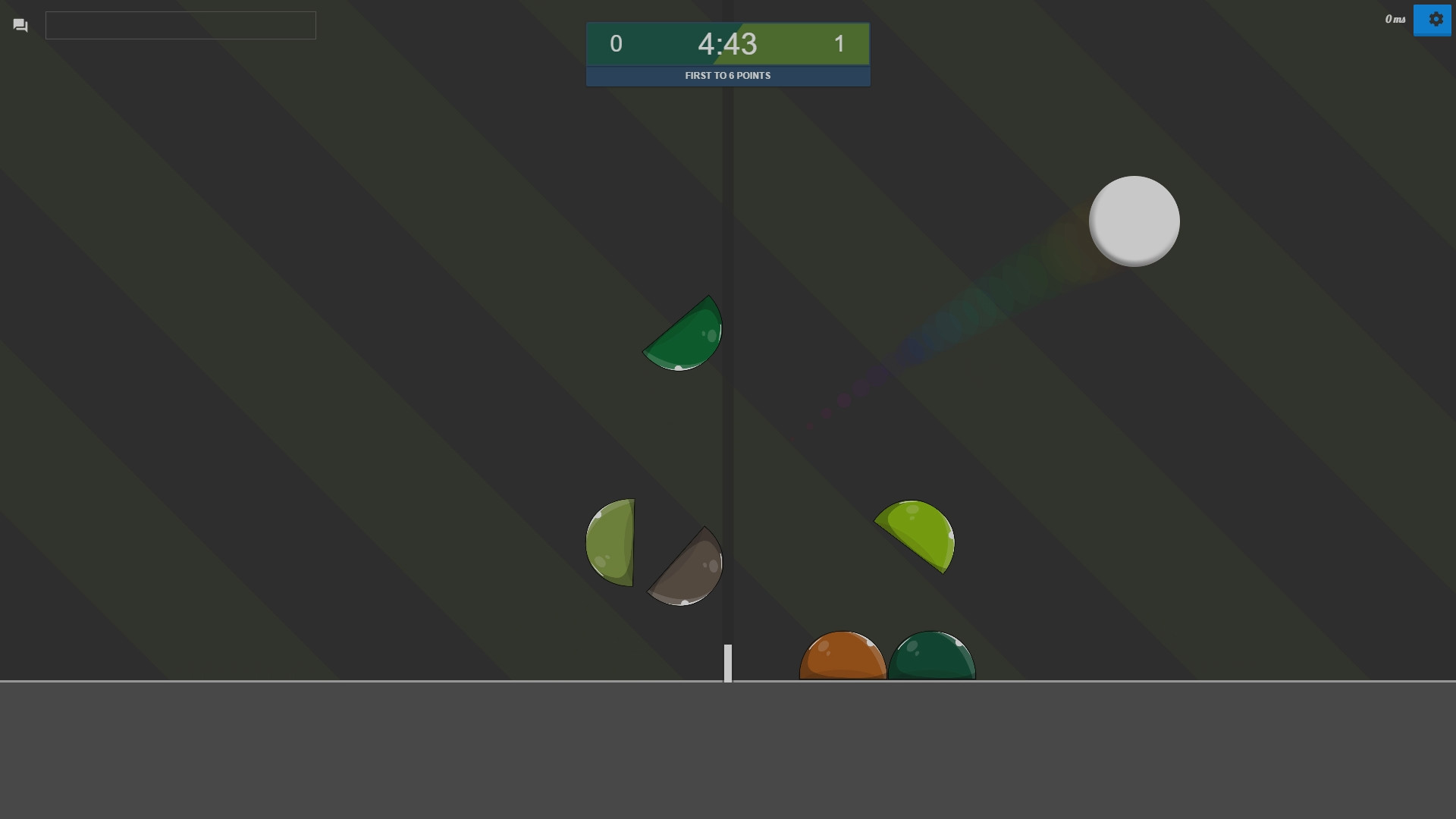Click the teal slime beside the orange one
Viewport: 1456px width, 819px height.
932,657
